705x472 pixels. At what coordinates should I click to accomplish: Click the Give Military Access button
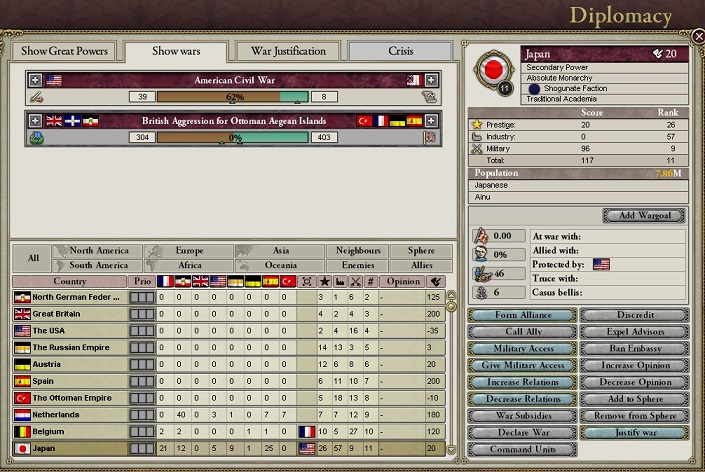tap(523, 366)
